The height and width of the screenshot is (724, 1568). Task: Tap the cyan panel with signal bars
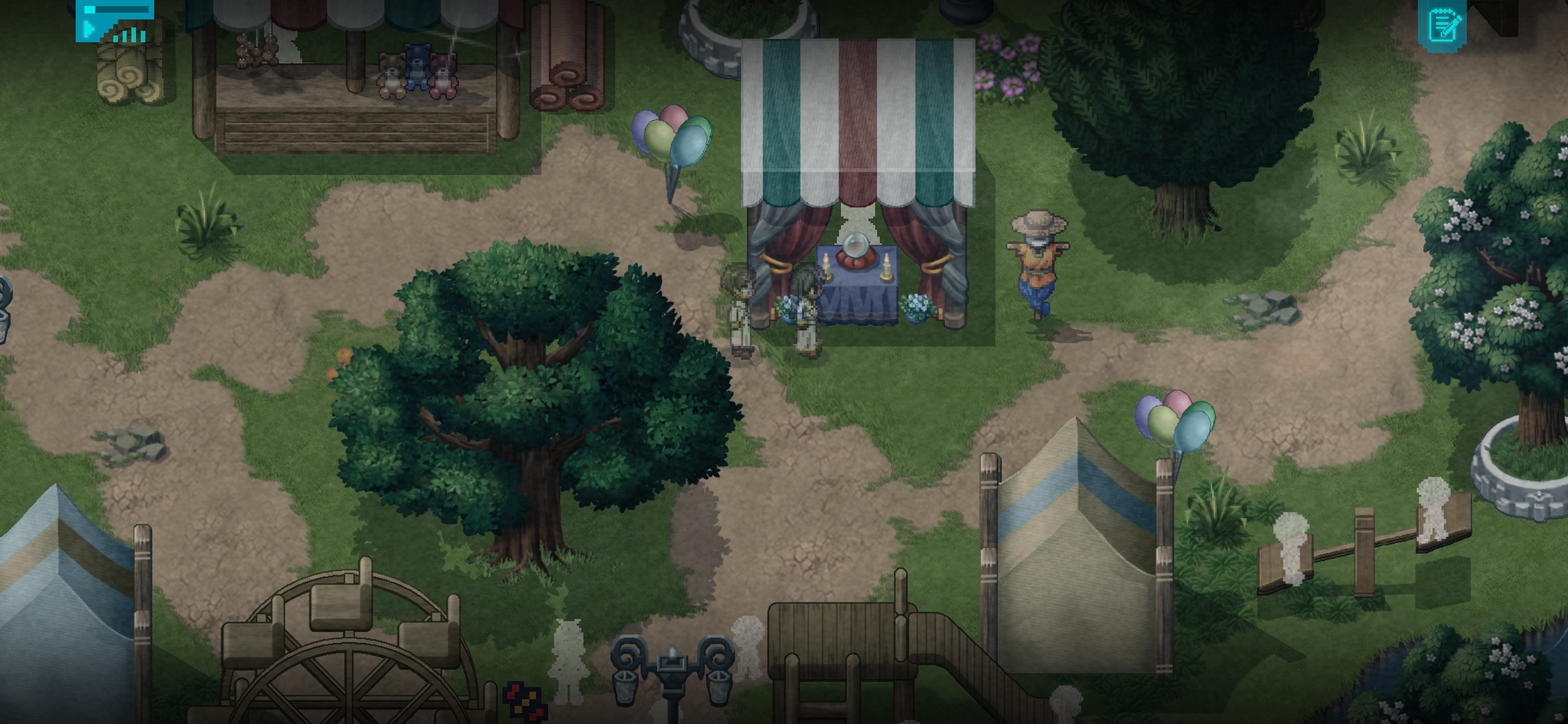click(x=115, y=21)
